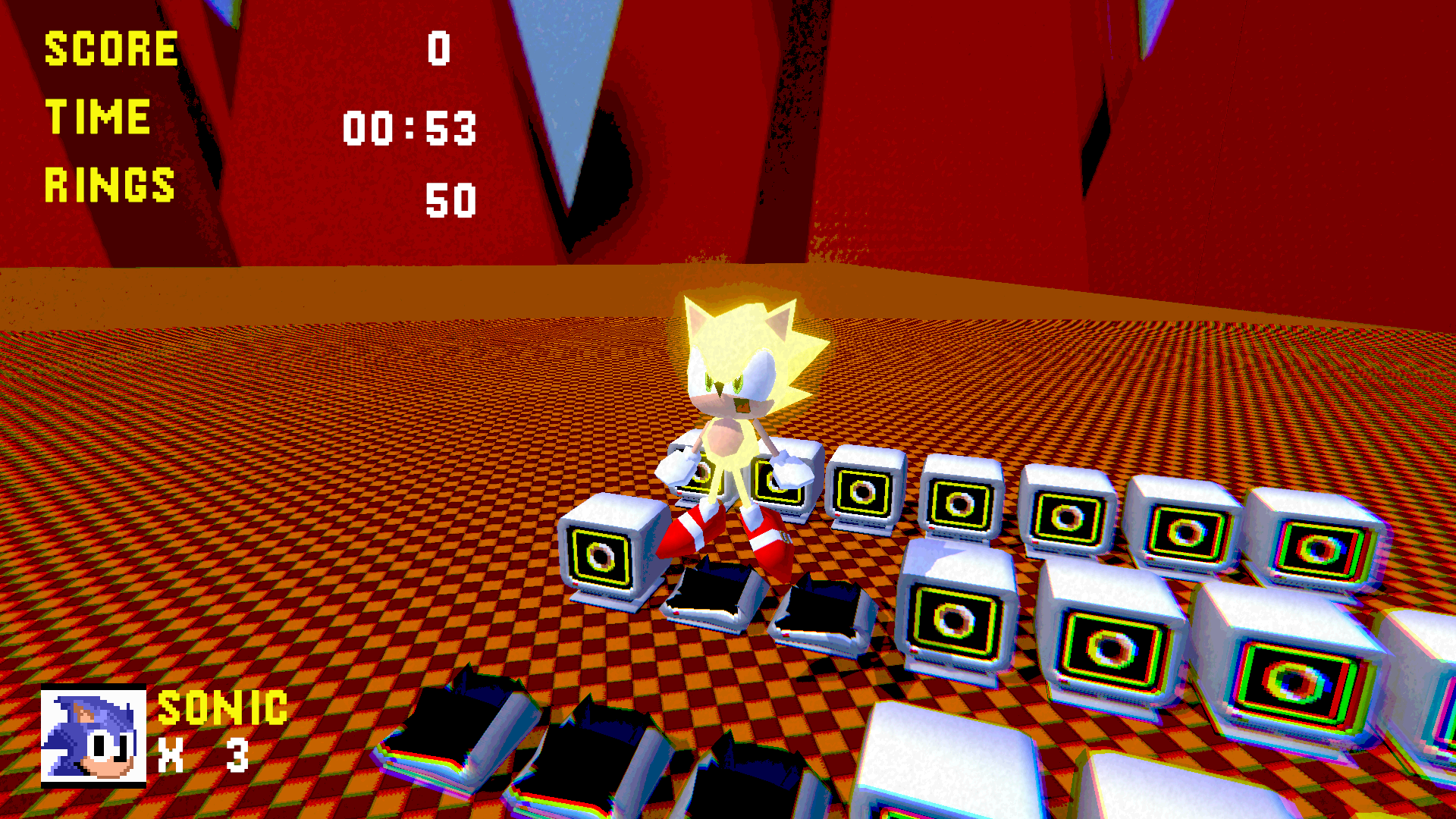Click the rings count showing 50
The height and width of the screenshot is (819, 1456).
[451, 199]
